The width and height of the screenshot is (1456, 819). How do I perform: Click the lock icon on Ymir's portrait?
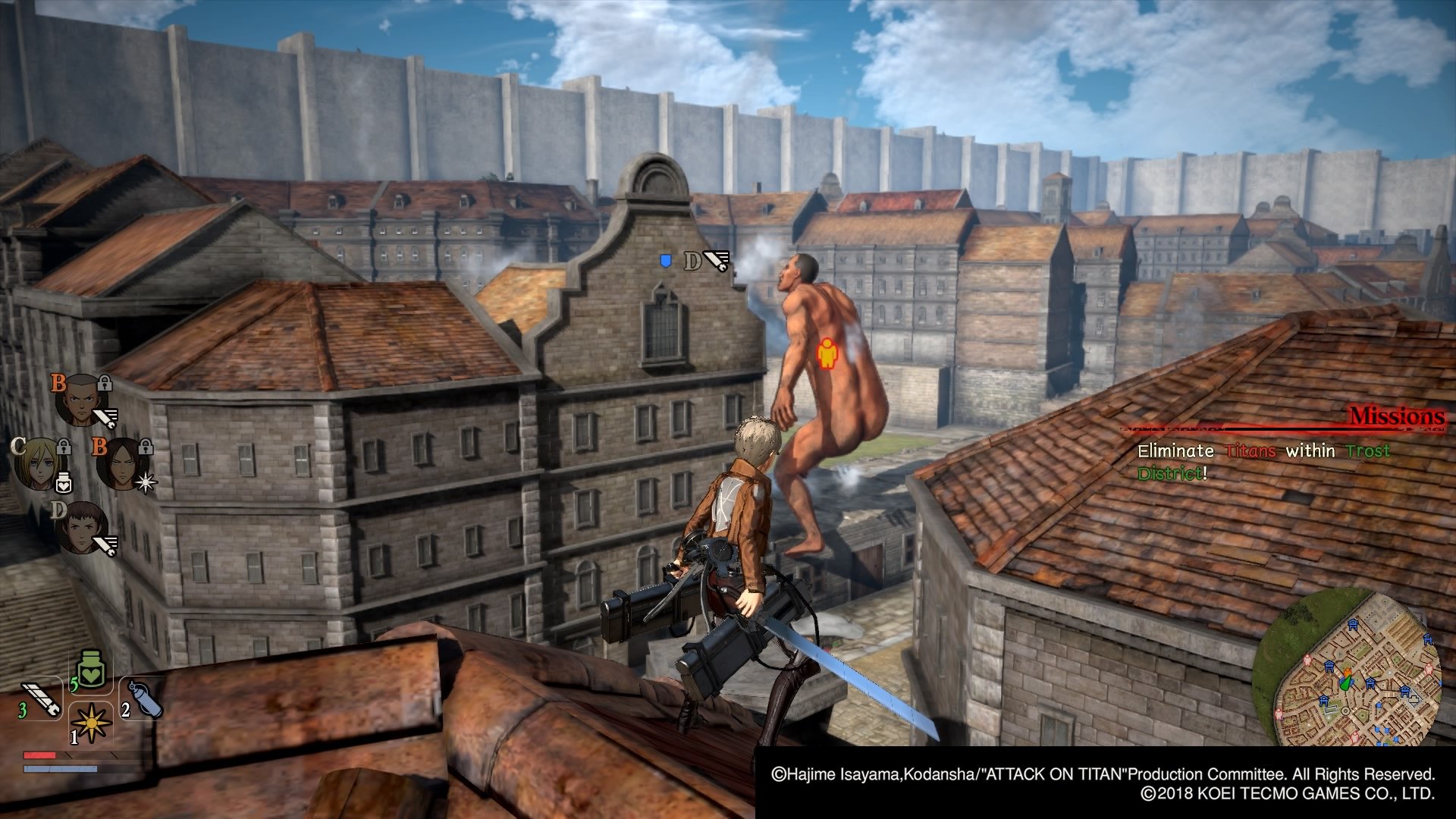click(x=146, y=446)
